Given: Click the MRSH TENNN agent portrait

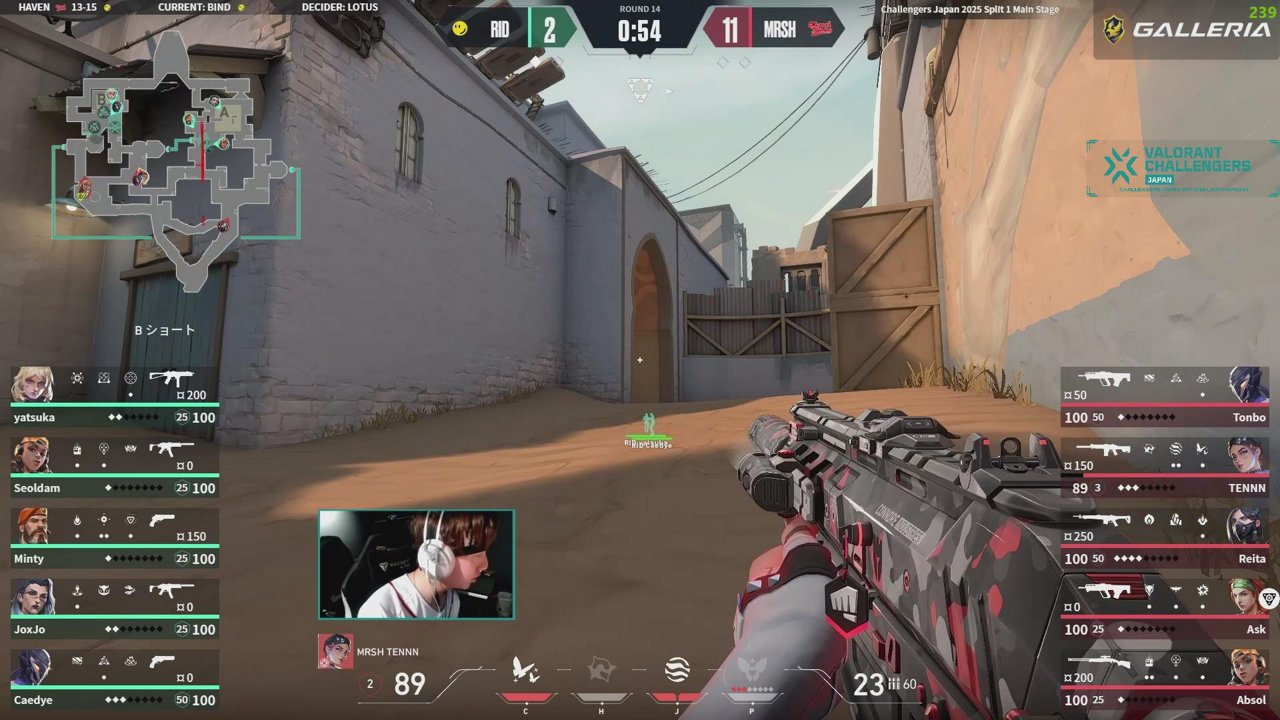Looking at the screenshot, I should [x=335, y=651].
